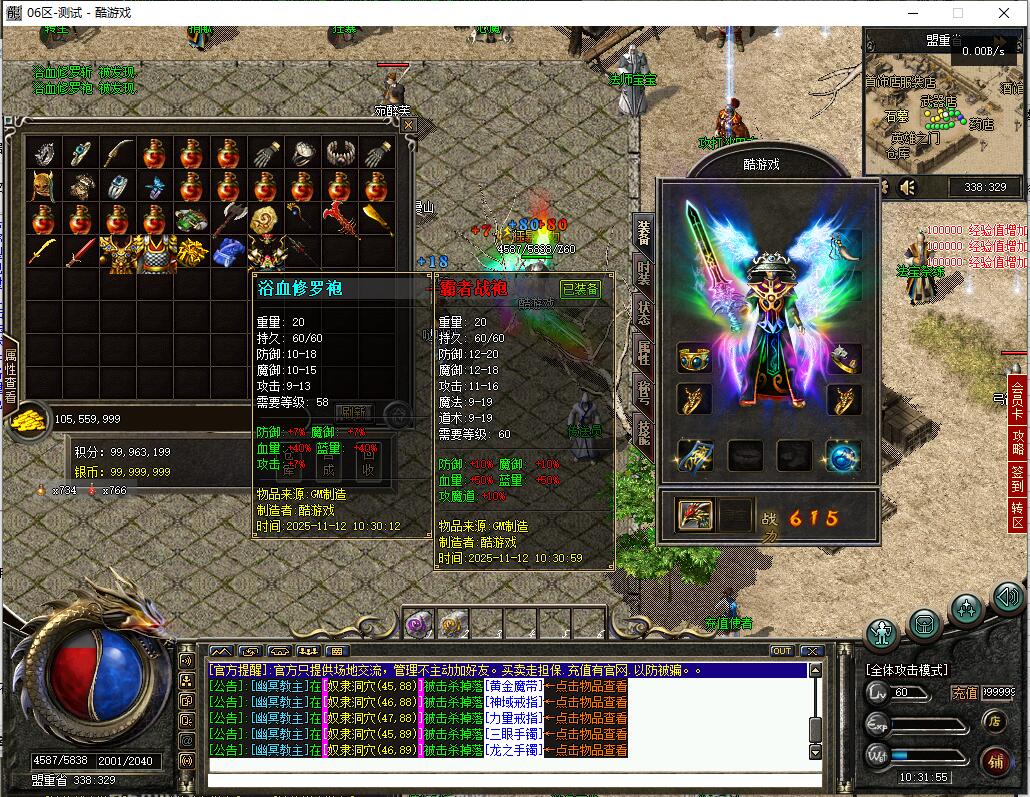Select the equipped gold bracelet with blue gems
This screenshot has width=1030, height=797.
(694, 358)
